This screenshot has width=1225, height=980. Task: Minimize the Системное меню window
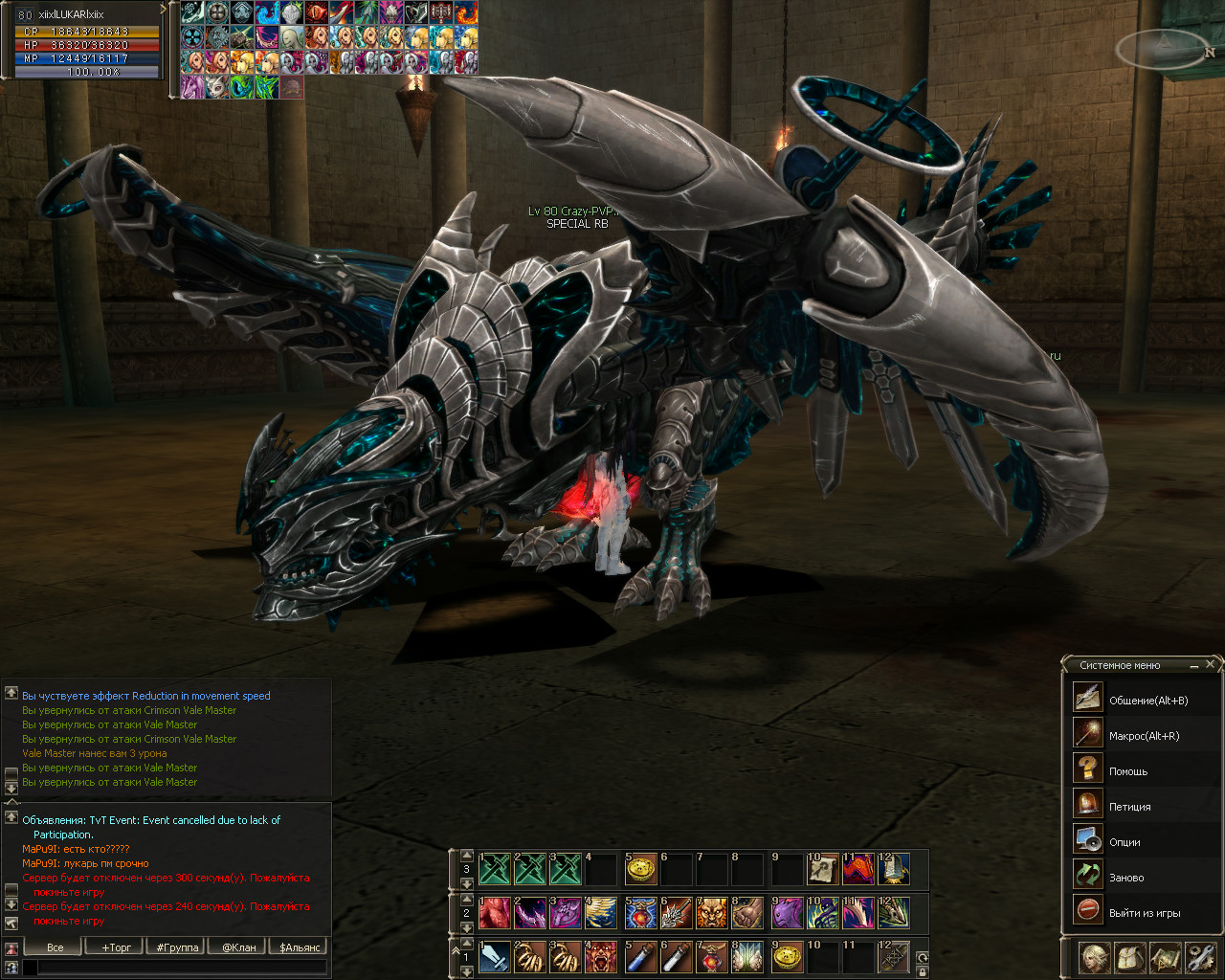click(x=1194, y=664)
